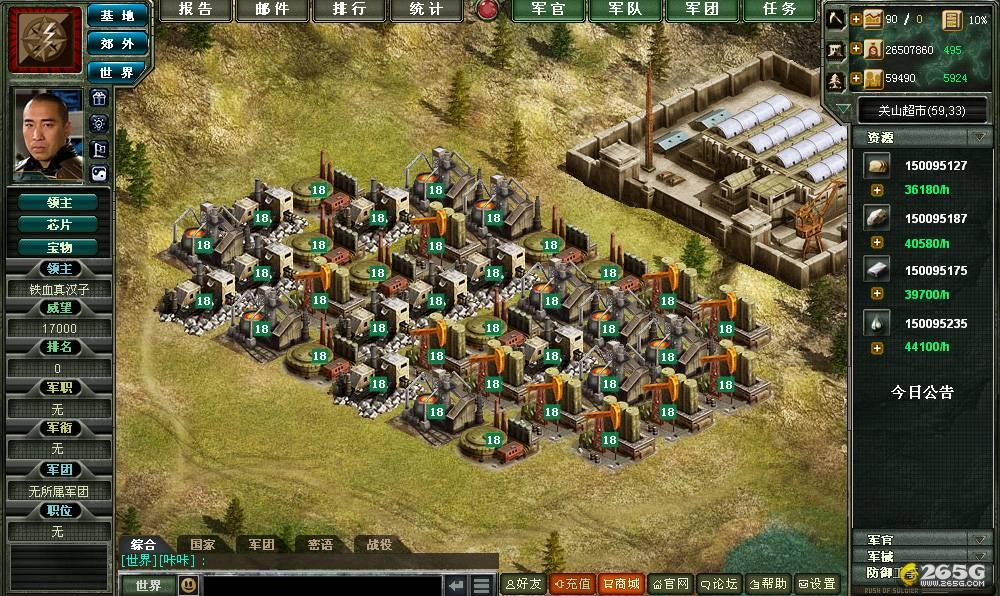Switch to the 国家 chat tab
The width and height of the screenshot is (1000, 596).
coord(202,545)
